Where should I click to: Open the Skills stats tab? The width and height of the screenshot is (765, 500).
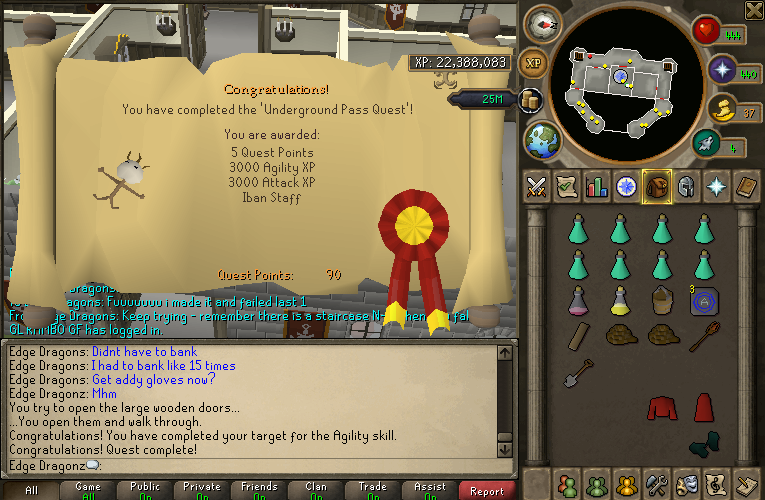pos(597,186)
